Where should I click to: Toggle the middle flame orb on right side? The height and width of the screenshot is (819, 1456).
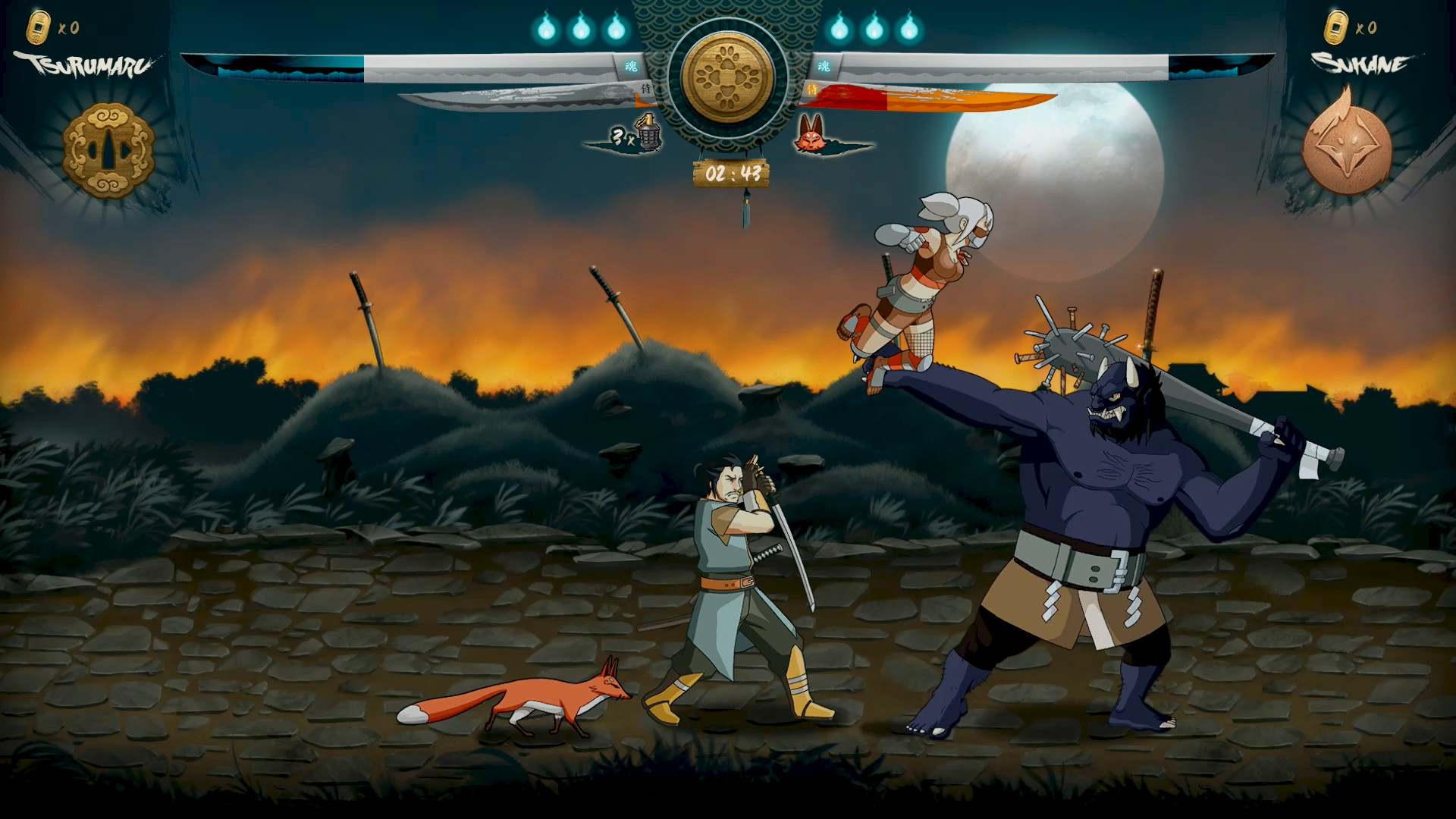[x=876, y=29]
